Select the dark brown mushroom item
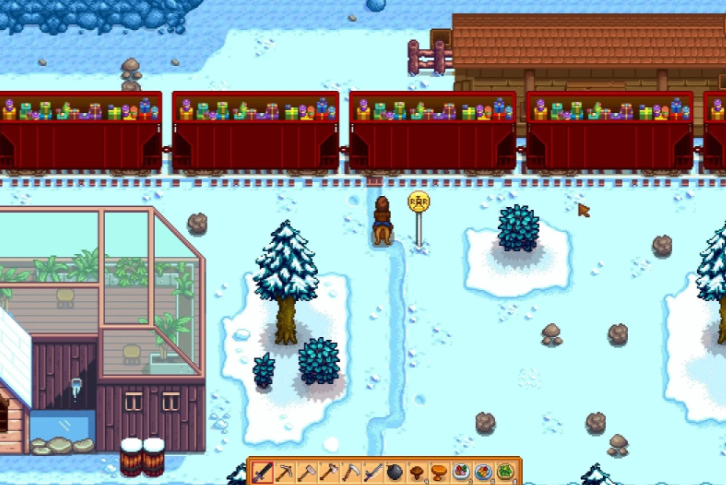 418,471
